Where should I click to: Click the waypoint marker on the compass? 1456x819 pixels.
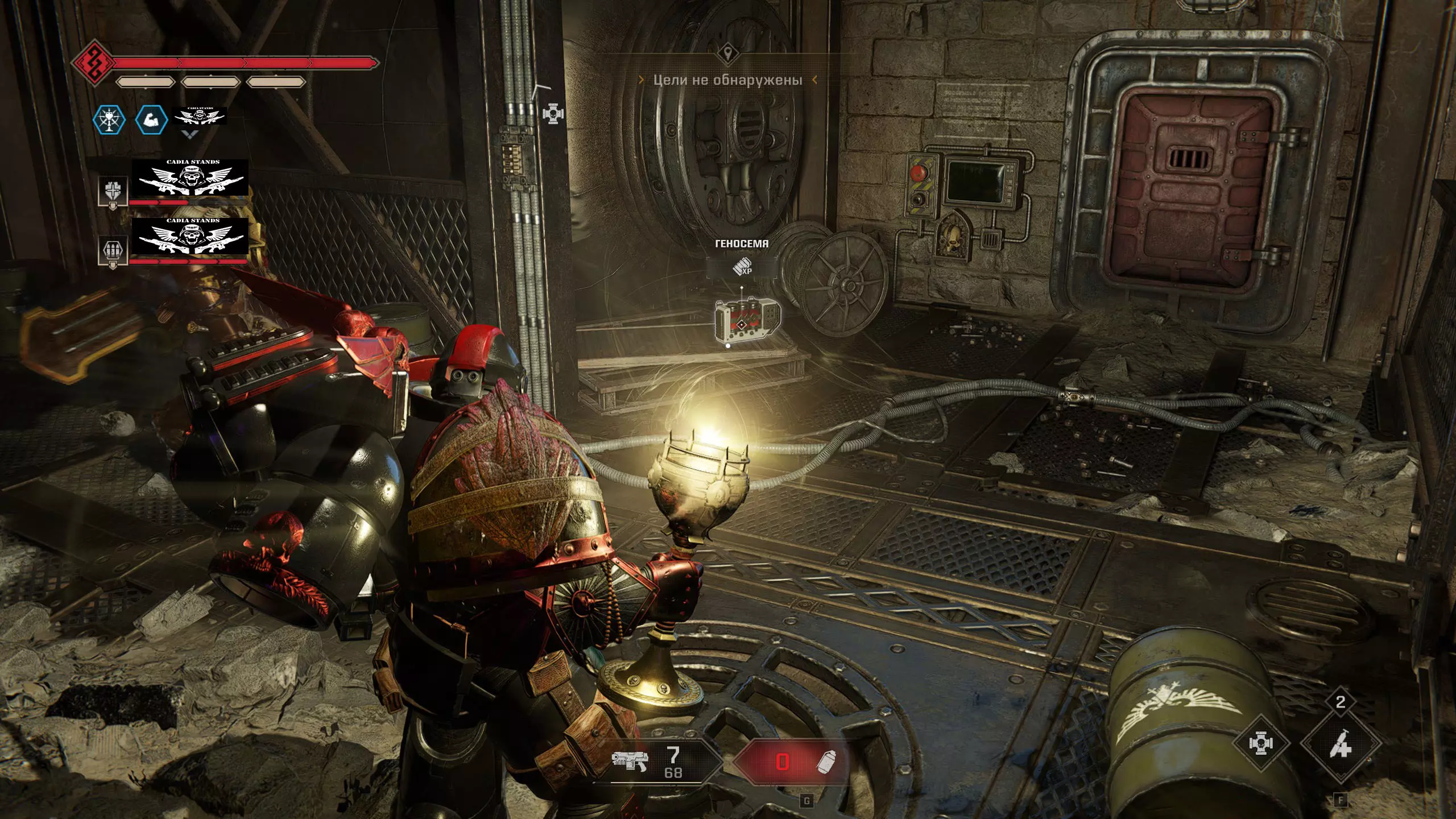click(x=727, y=54)
